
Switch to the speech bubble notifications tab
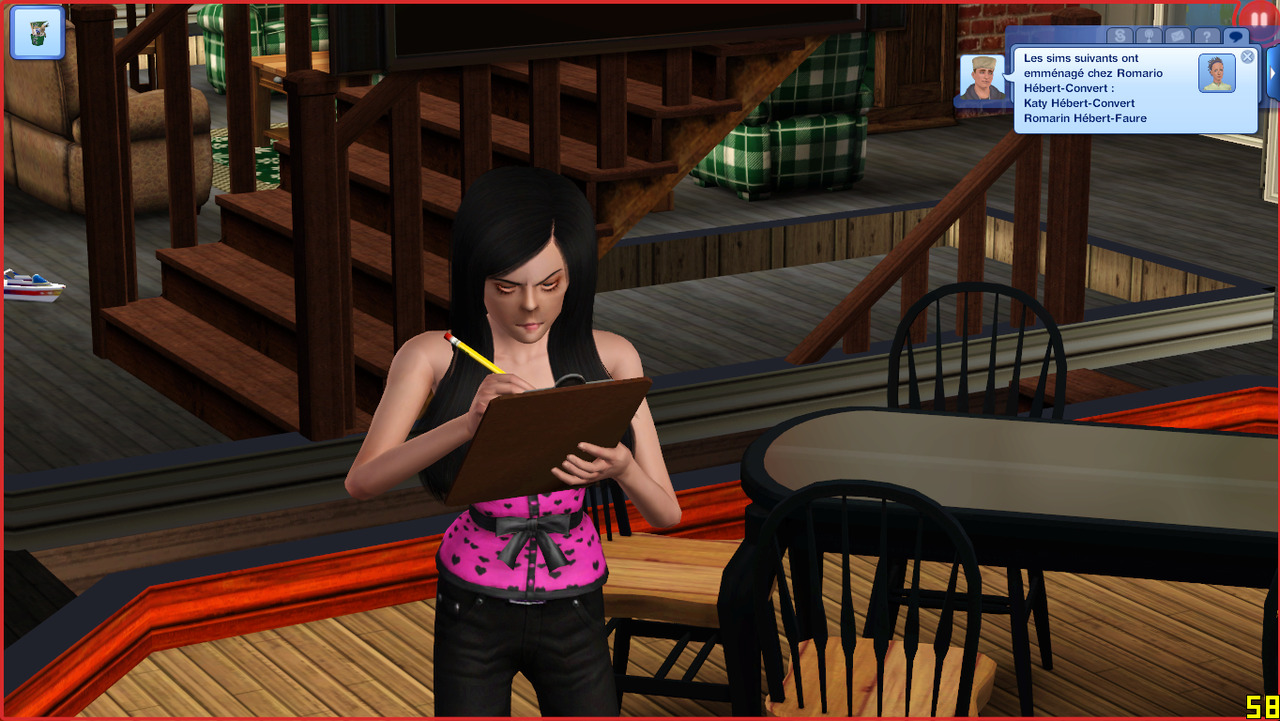1236,37
